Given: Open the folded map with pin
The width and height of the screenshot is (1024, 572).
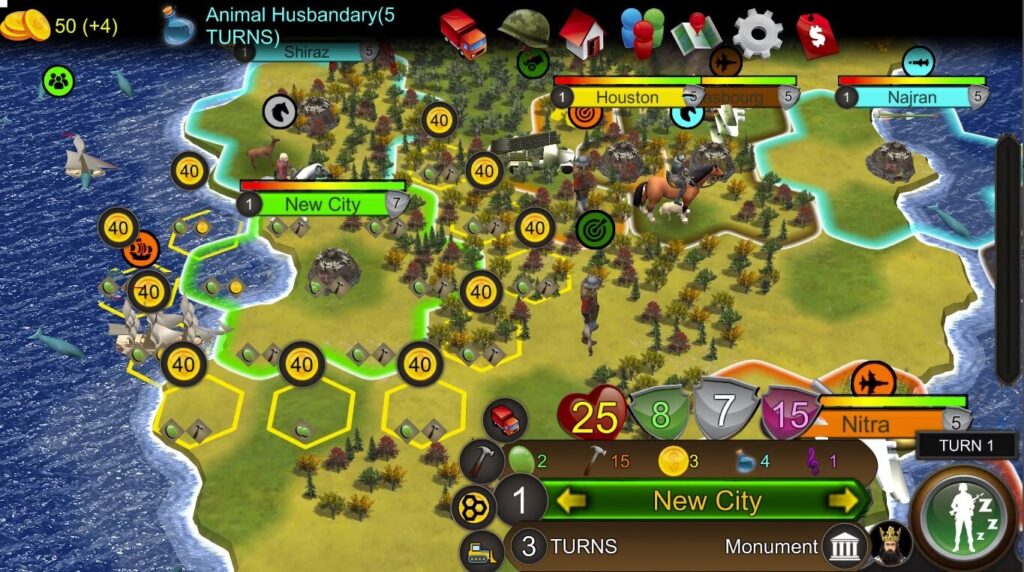Looking at the screenshot, I should point(697,34).
